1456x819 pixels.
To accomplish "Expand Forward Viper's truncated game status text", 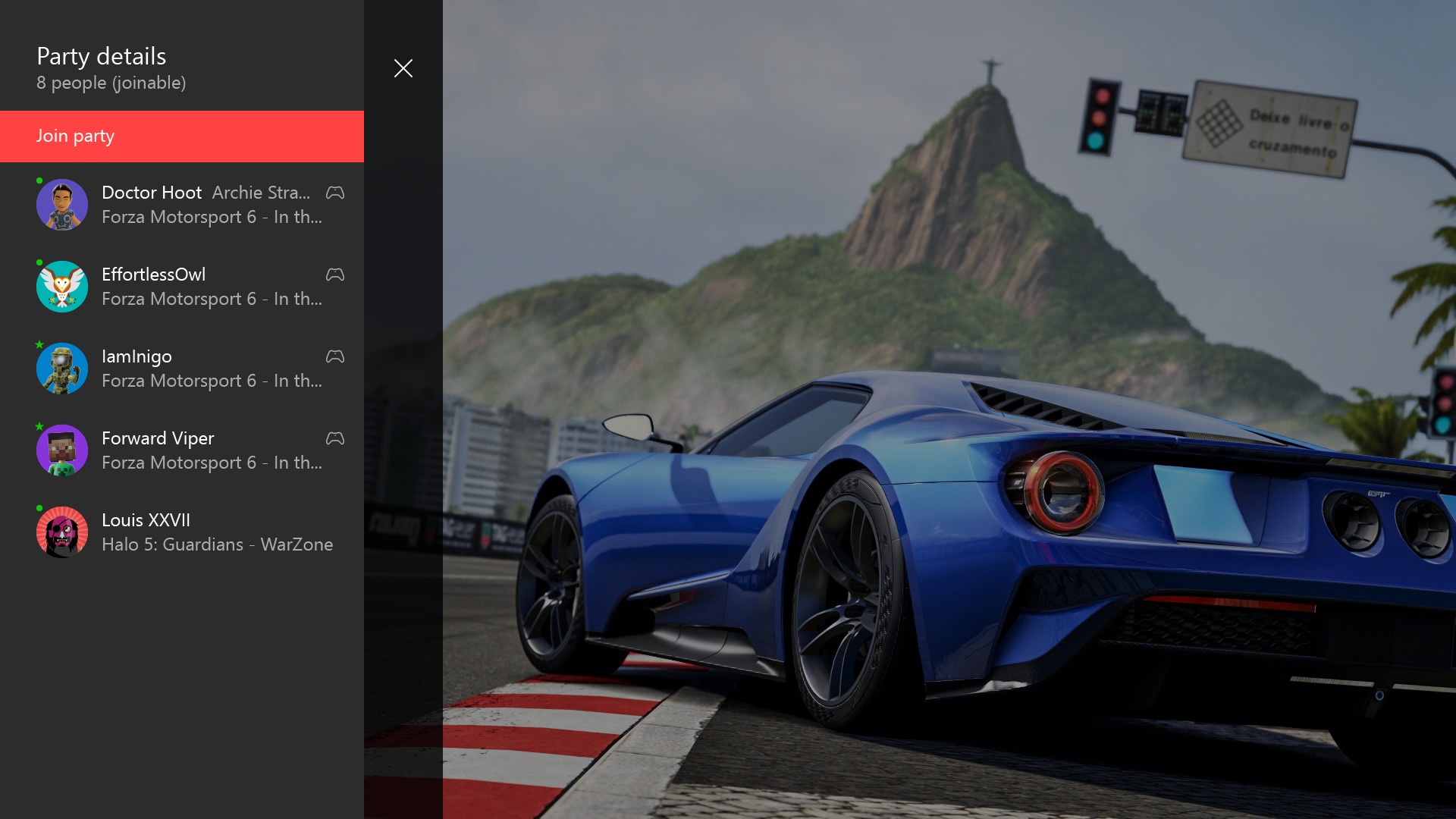I will pyautogui.click(x=212, y=463).
